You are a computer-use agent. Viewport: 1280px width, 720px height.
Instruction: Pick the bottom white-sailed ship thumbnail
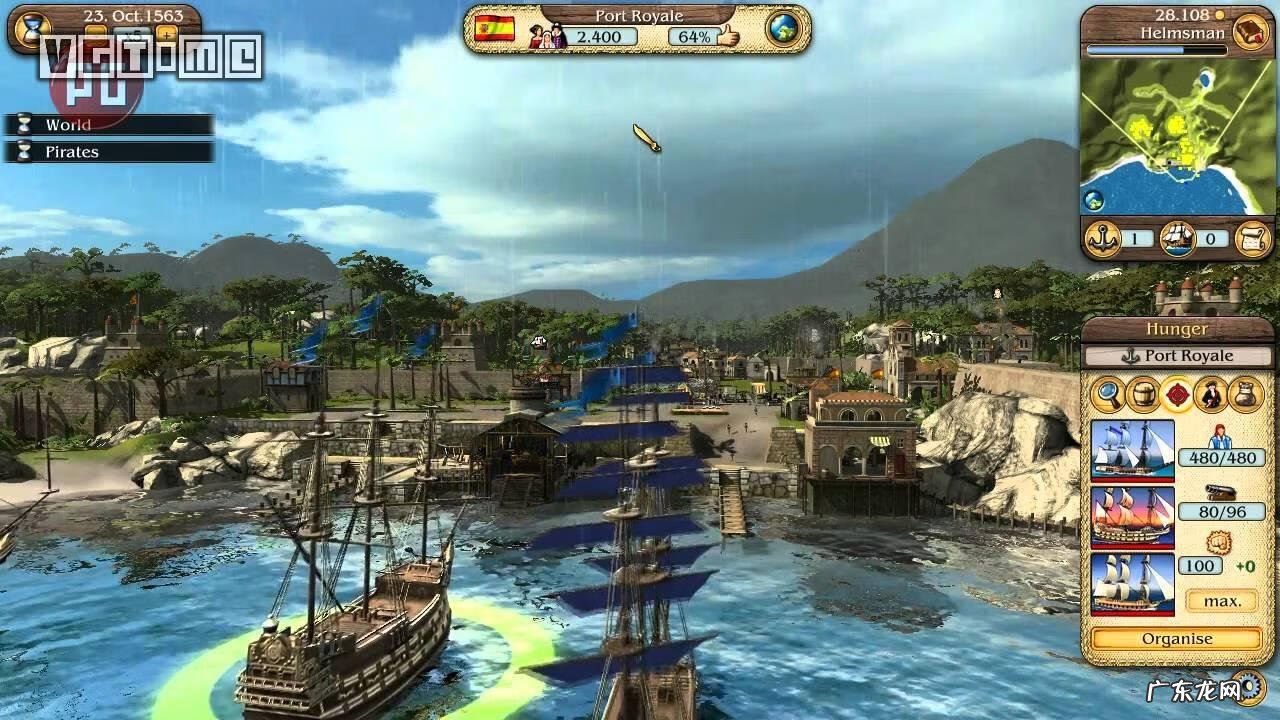pyautogui.click(x=1132, y=582)
